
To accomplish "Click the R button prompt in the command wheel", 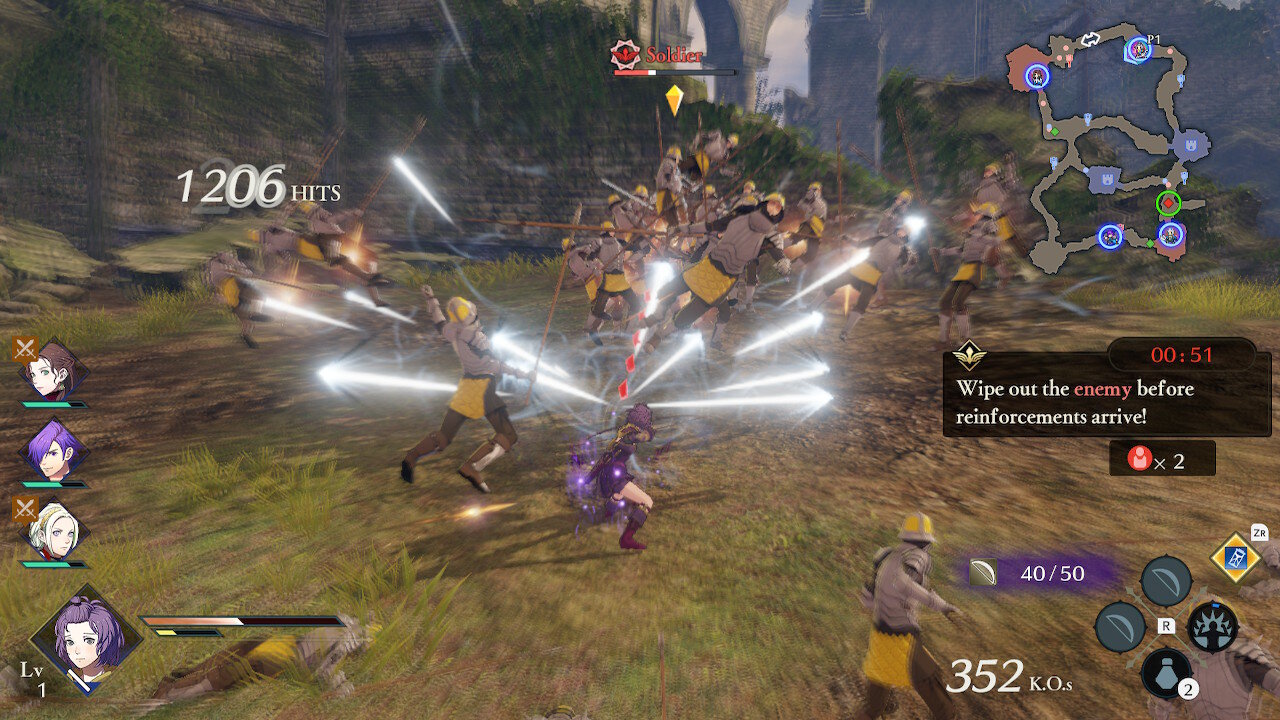I will point(1167,626).
